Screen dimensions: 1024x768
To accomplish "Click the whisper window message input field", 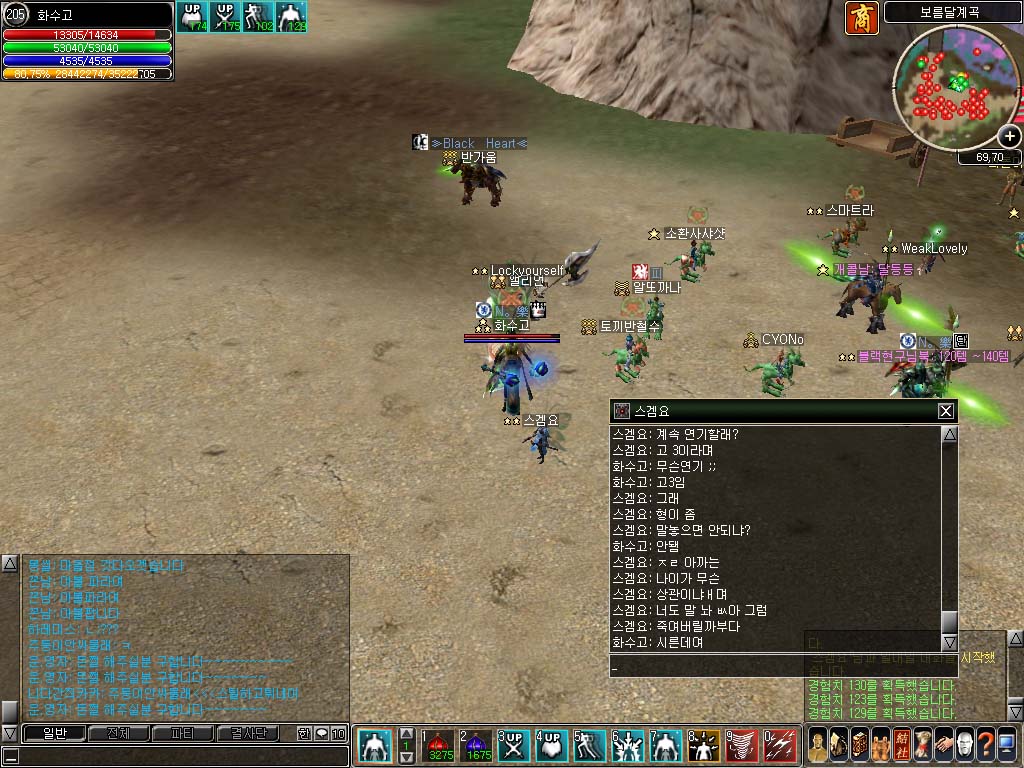I will [780, 666].
